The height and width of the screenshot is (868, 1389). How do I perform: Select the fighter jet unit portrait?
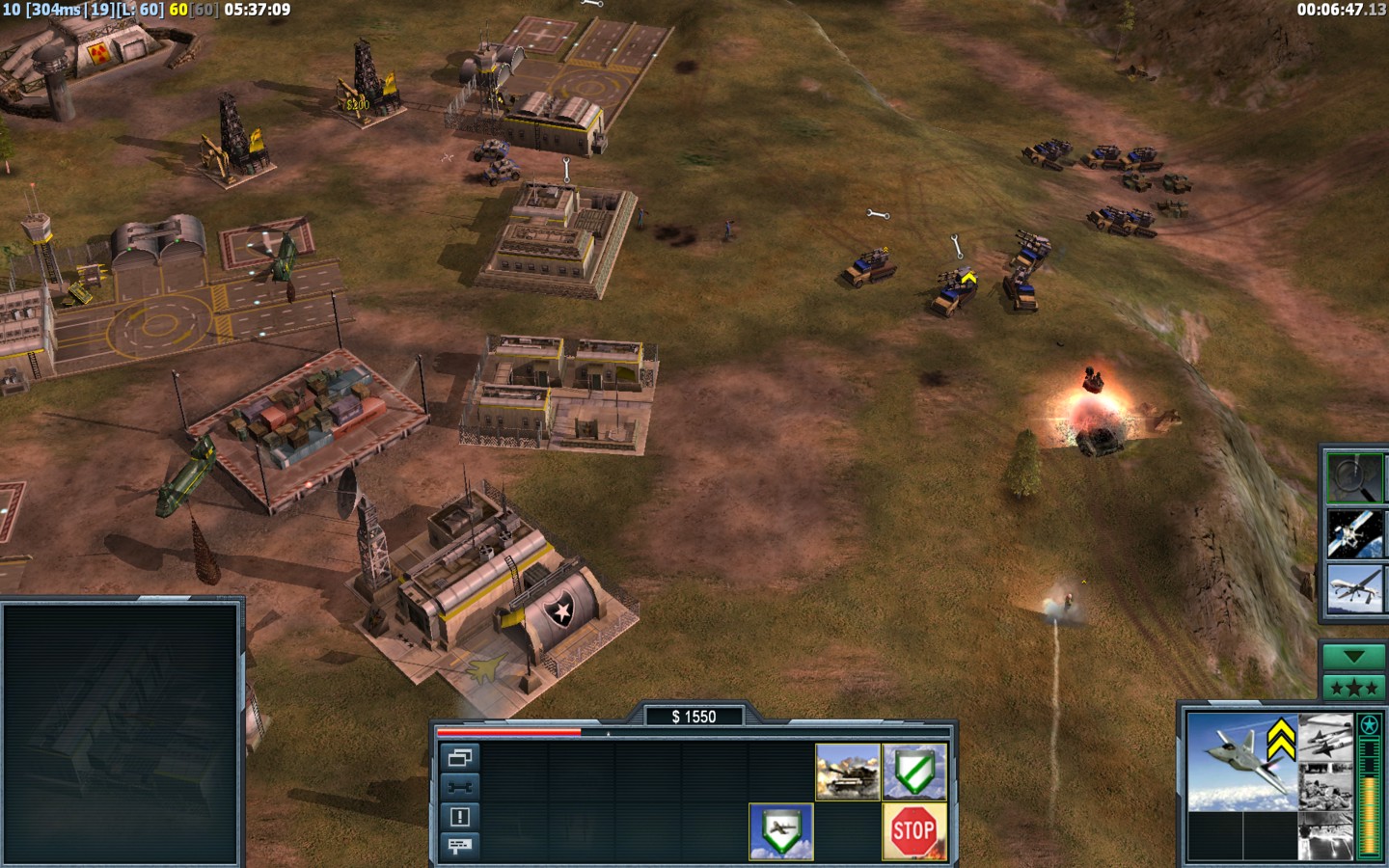1239,761
